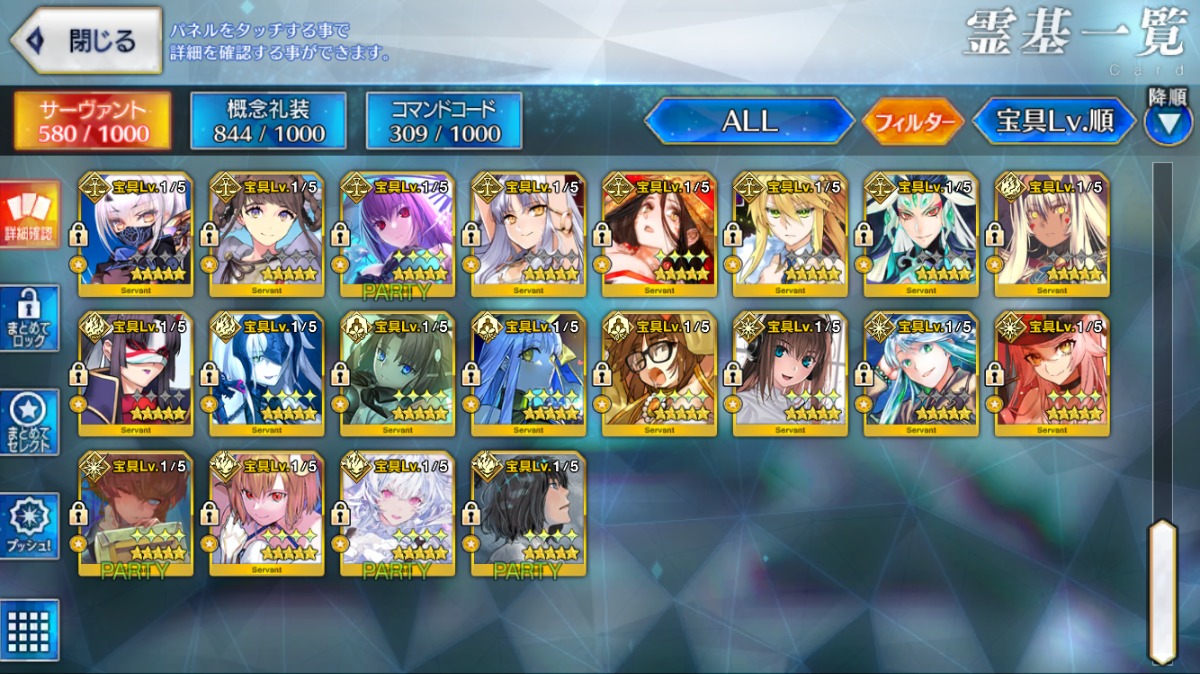Click the 詳細確認 card detail button

[29, 212]
